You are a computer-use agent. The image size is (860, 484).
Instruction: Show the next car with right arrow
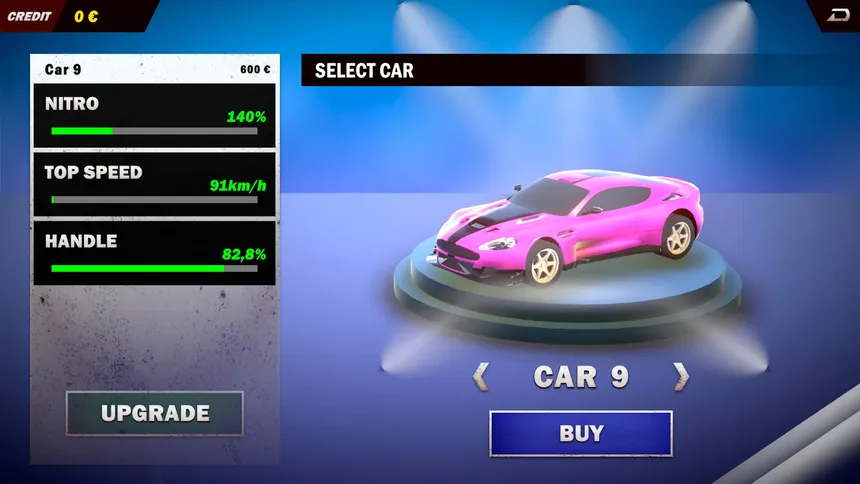[681, 376]
